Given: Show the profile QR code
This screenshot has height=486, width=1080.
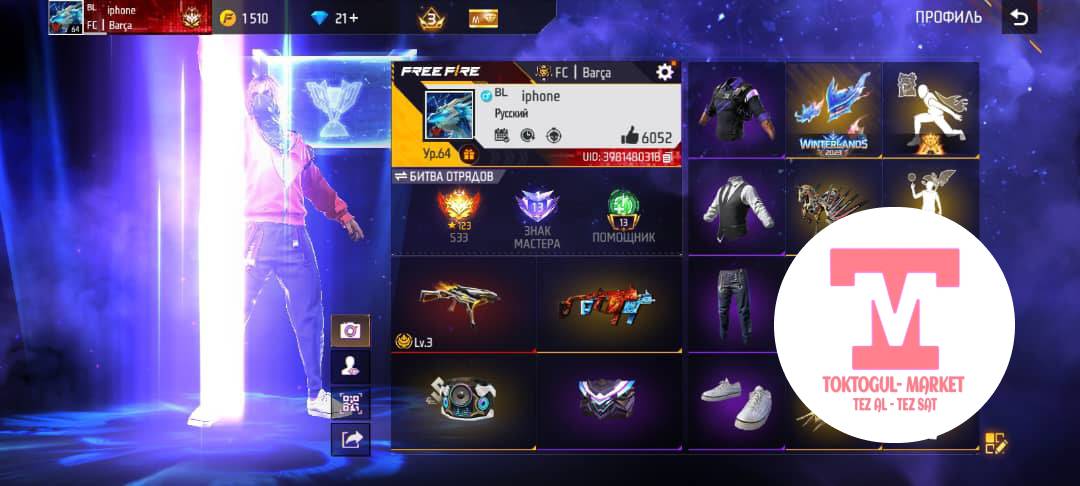Looking at the screenshot, I should (x=350, y=402).
